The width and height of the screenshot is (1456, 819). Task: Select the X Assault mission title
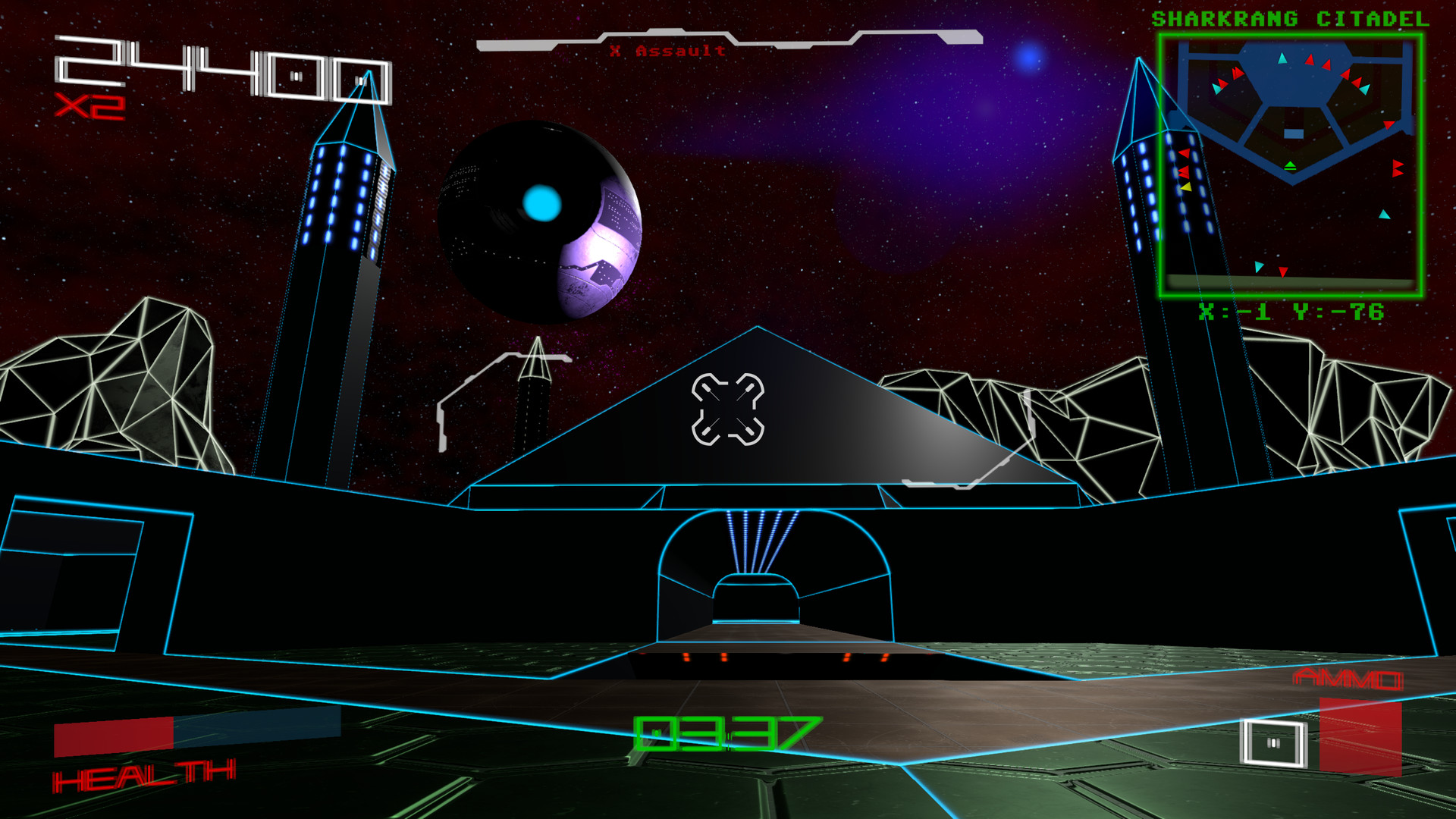[666, 50]
